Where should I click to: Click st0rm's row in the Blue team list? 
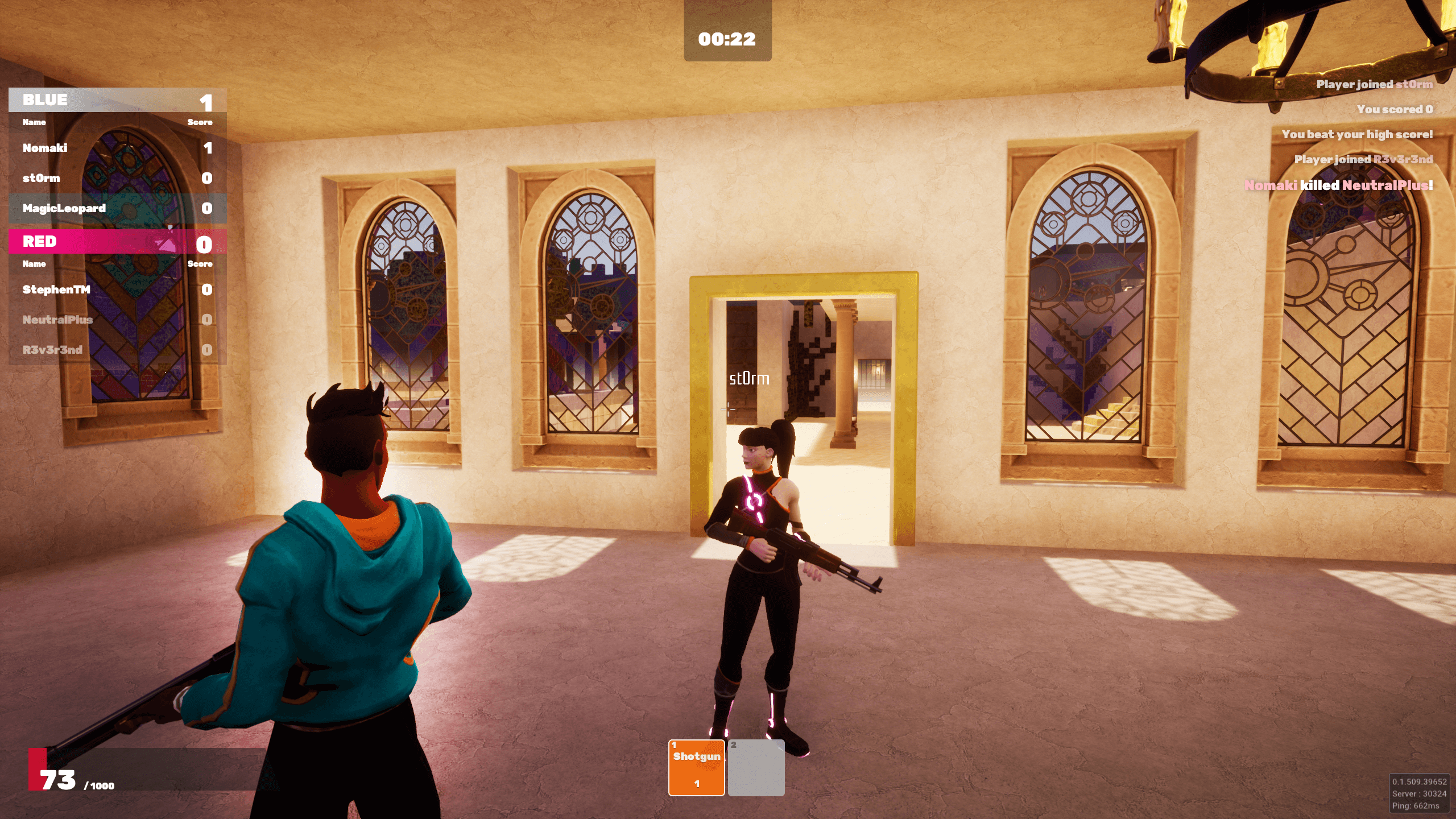click(117, 178)
